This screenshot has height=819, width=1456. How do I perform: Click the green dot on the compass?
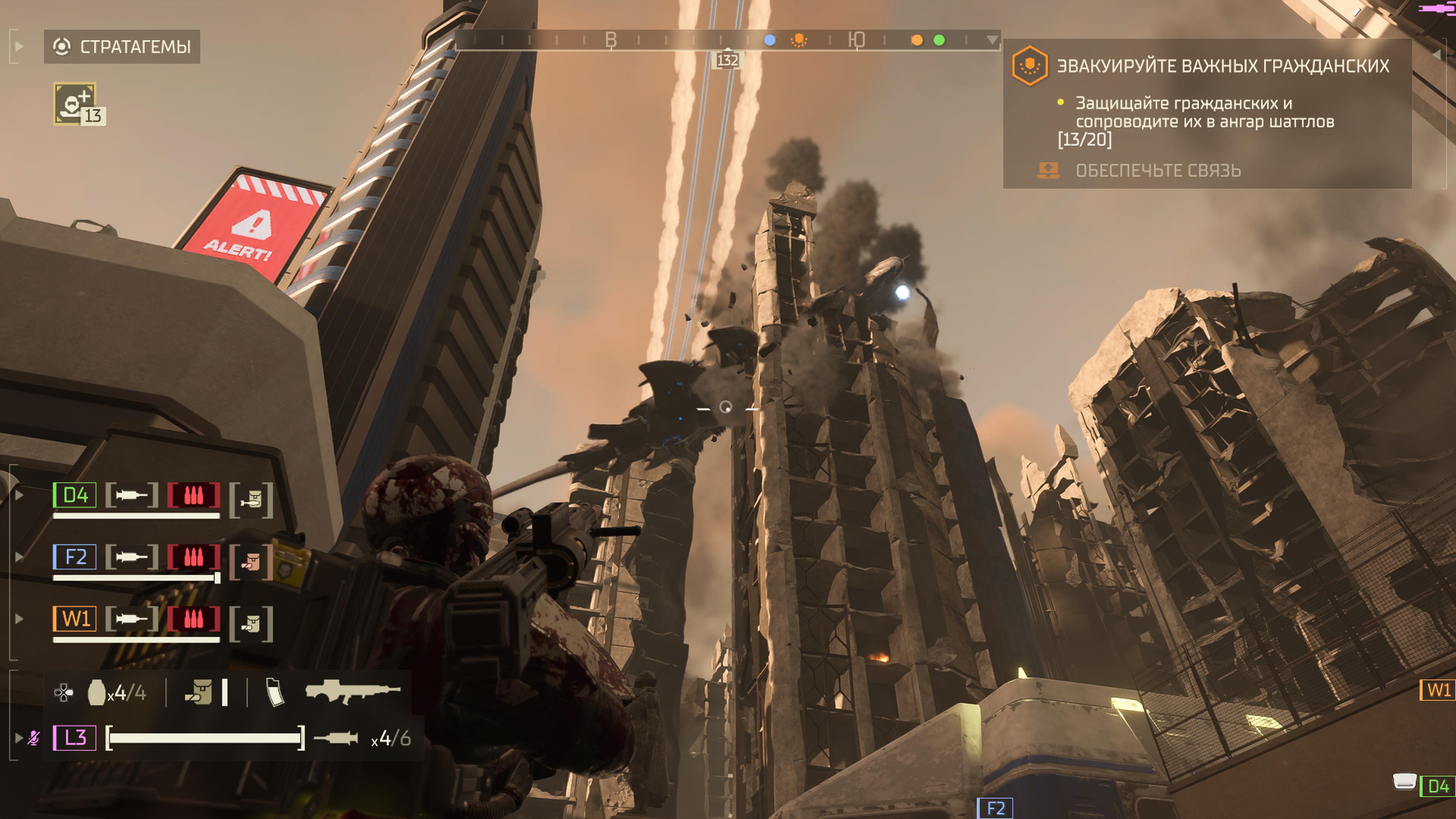click(x=940, y=40)
